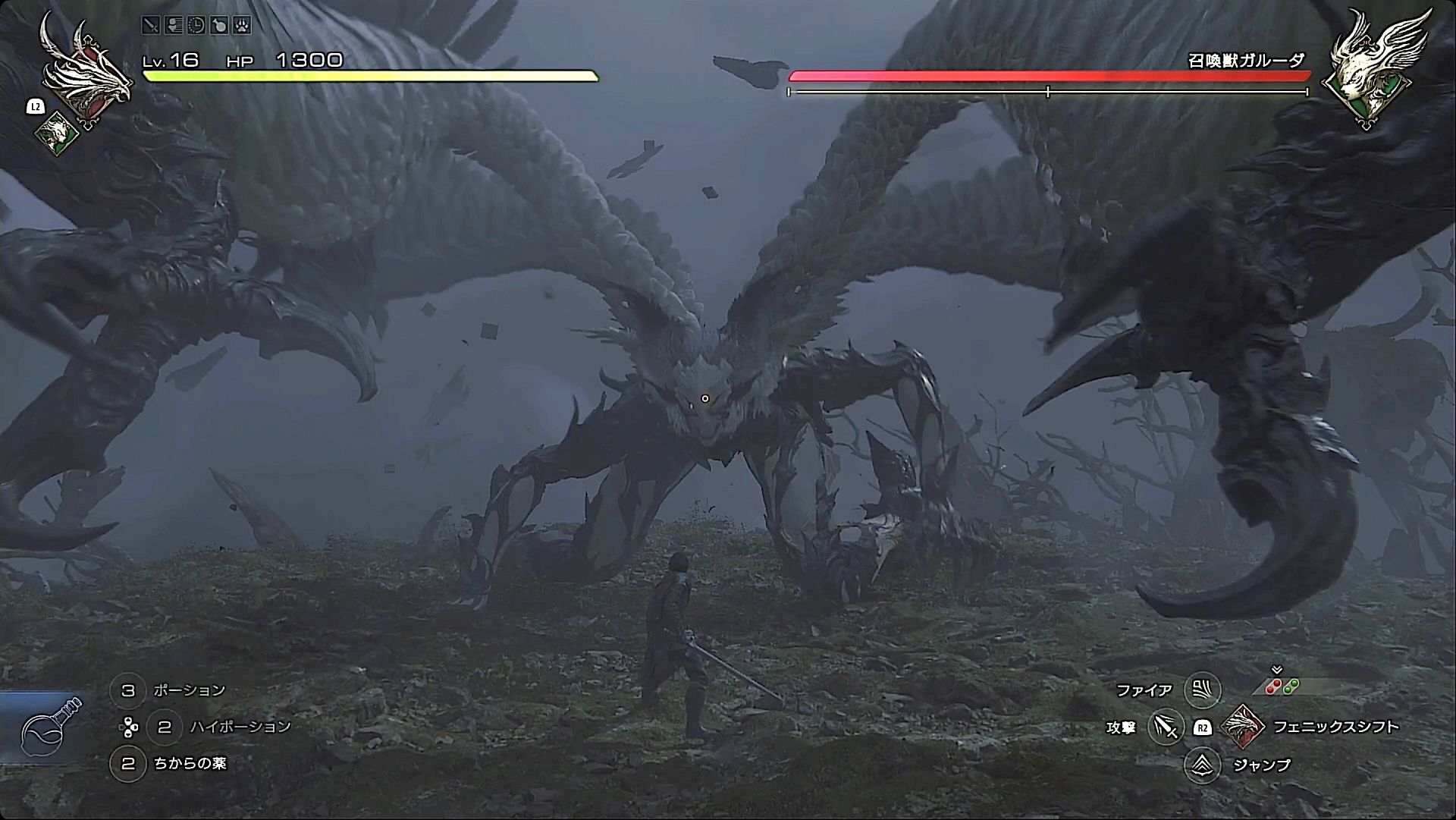This screenshot has width=1456, height=820.
Task: Trigger the ジャンプ action icon
Action: click(x=1202, y=765)
